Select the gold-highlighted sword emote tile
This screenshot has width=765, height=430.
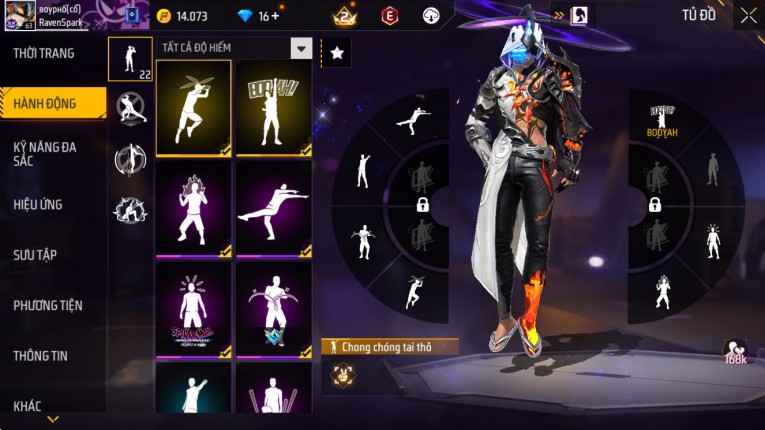point(193,108)
